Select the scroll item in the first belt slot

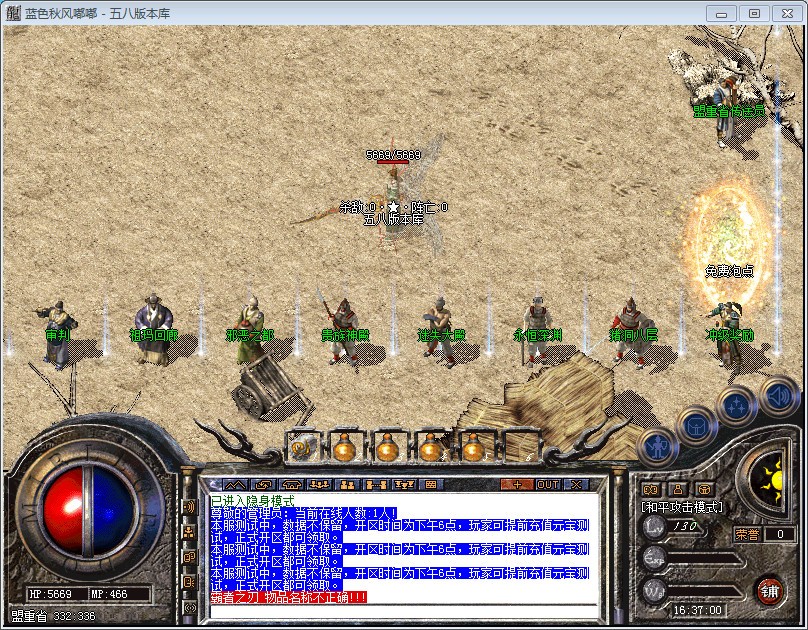point(300,448)
